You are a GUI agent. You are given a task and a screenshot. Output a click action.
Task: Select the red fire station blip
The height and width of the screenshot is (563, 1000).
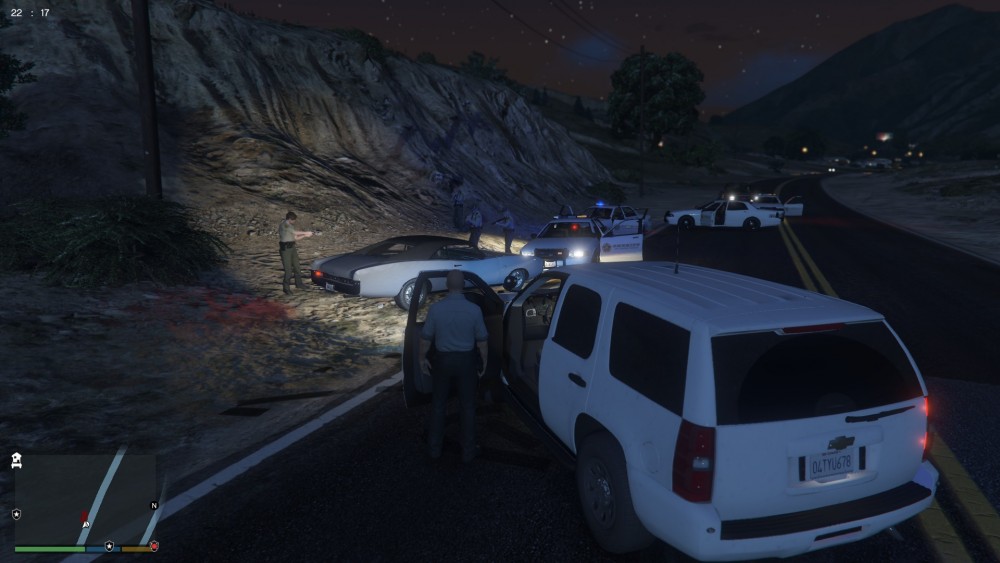[154, 546]
